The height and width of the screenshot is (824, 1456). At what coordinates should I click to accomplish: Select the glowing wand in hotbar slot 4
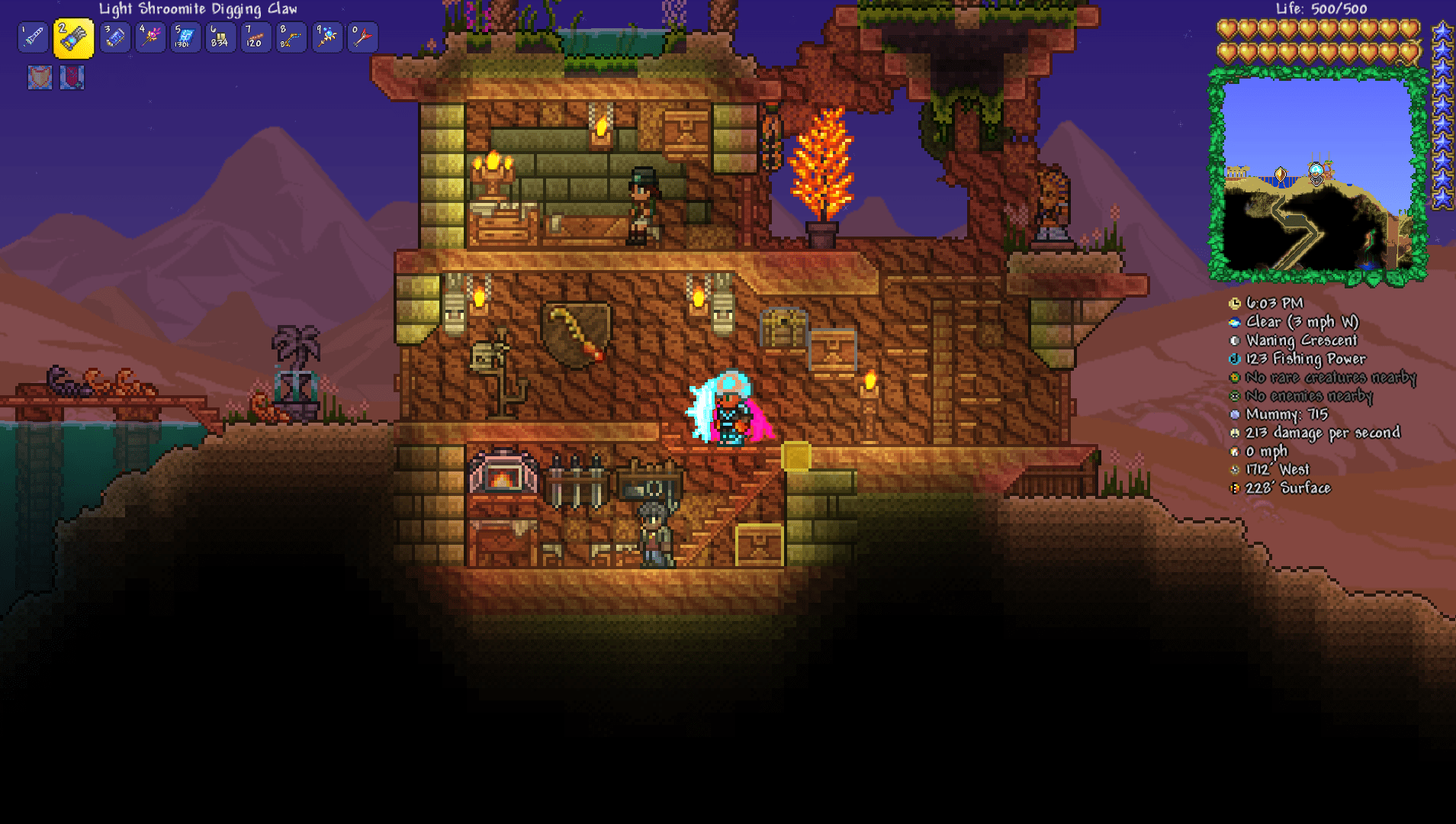coord(149,37)
